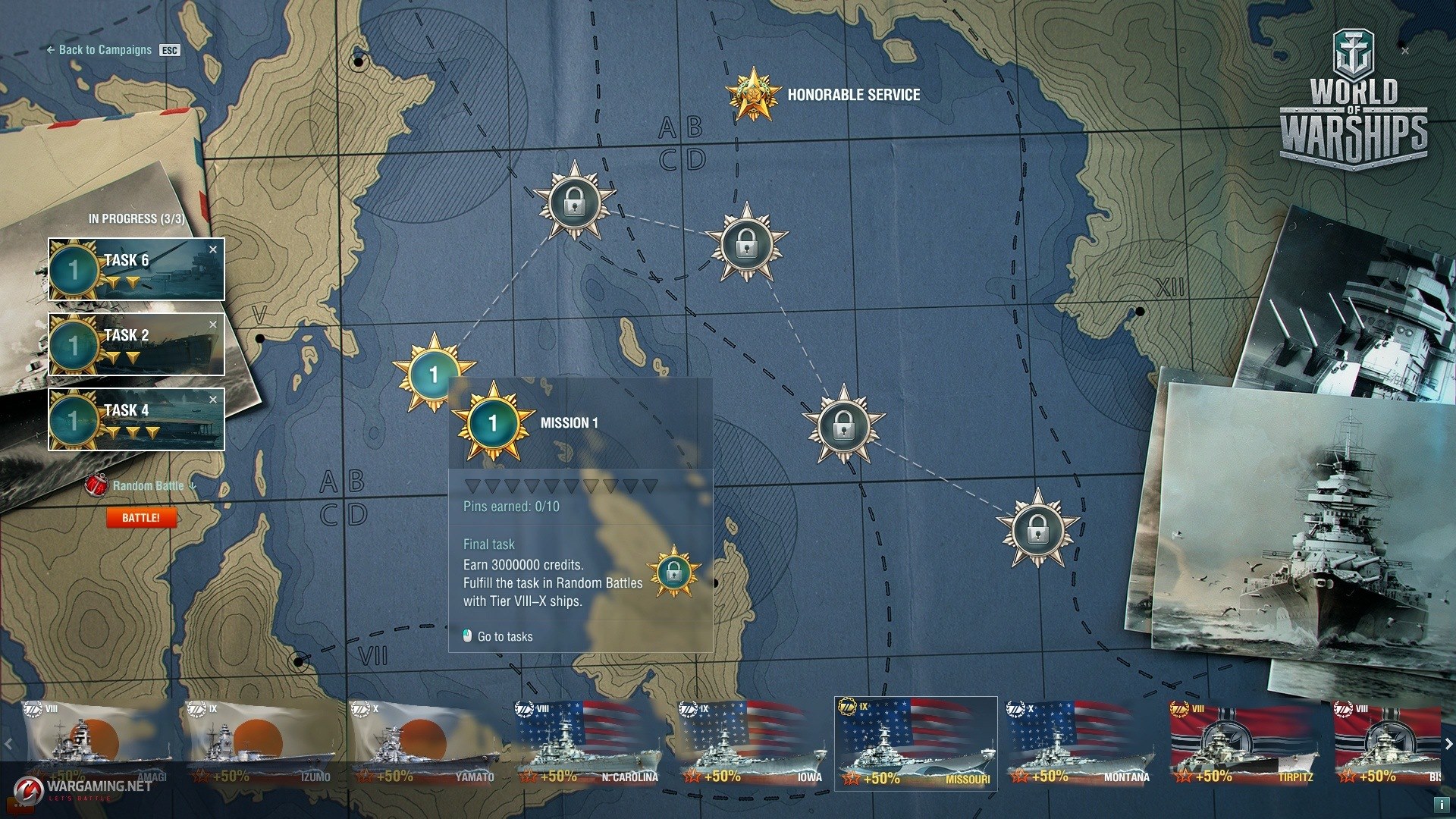Select the Tirpitz ship card
The height and width of the screenshot is (819, 1456).
pos(1243,743)
